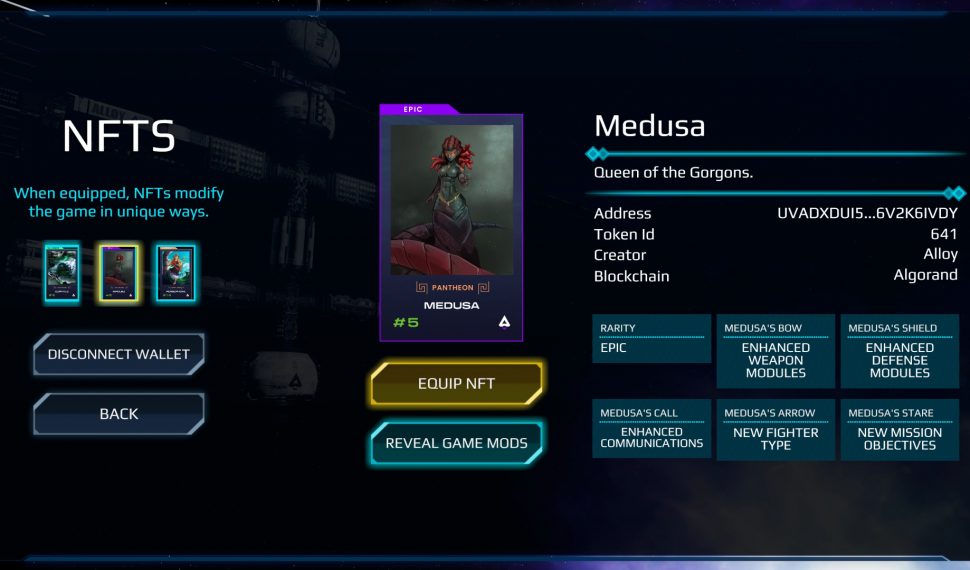Screen dimensions: 970x570
Task: Choose the Medusa's Arrow new fighter tile
Action: (x=775, y=430)
